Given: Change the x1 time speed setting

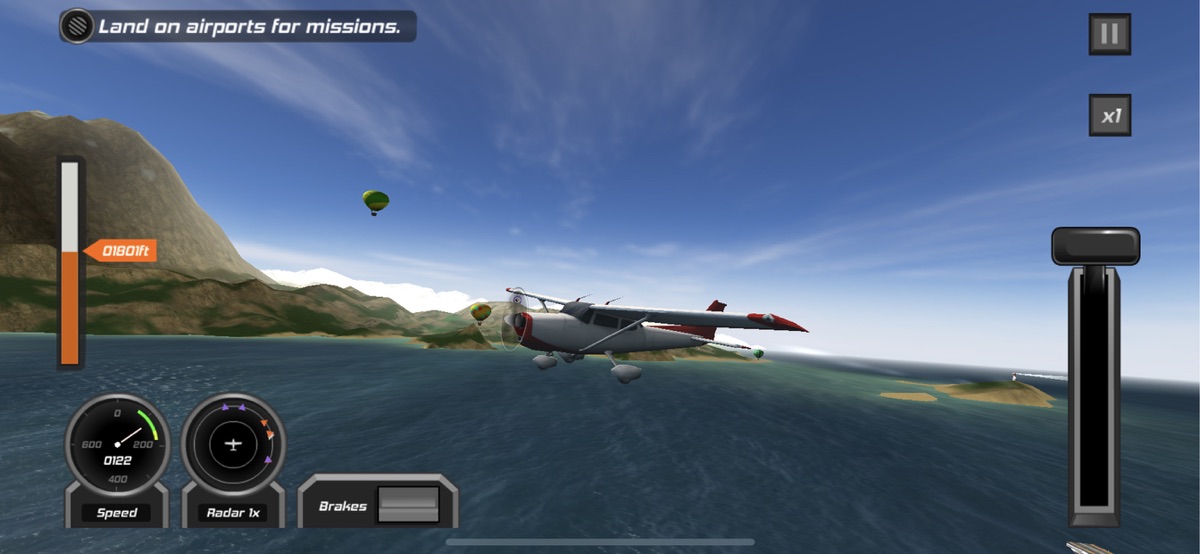Looking at the screenshot, I should 1109,116.
